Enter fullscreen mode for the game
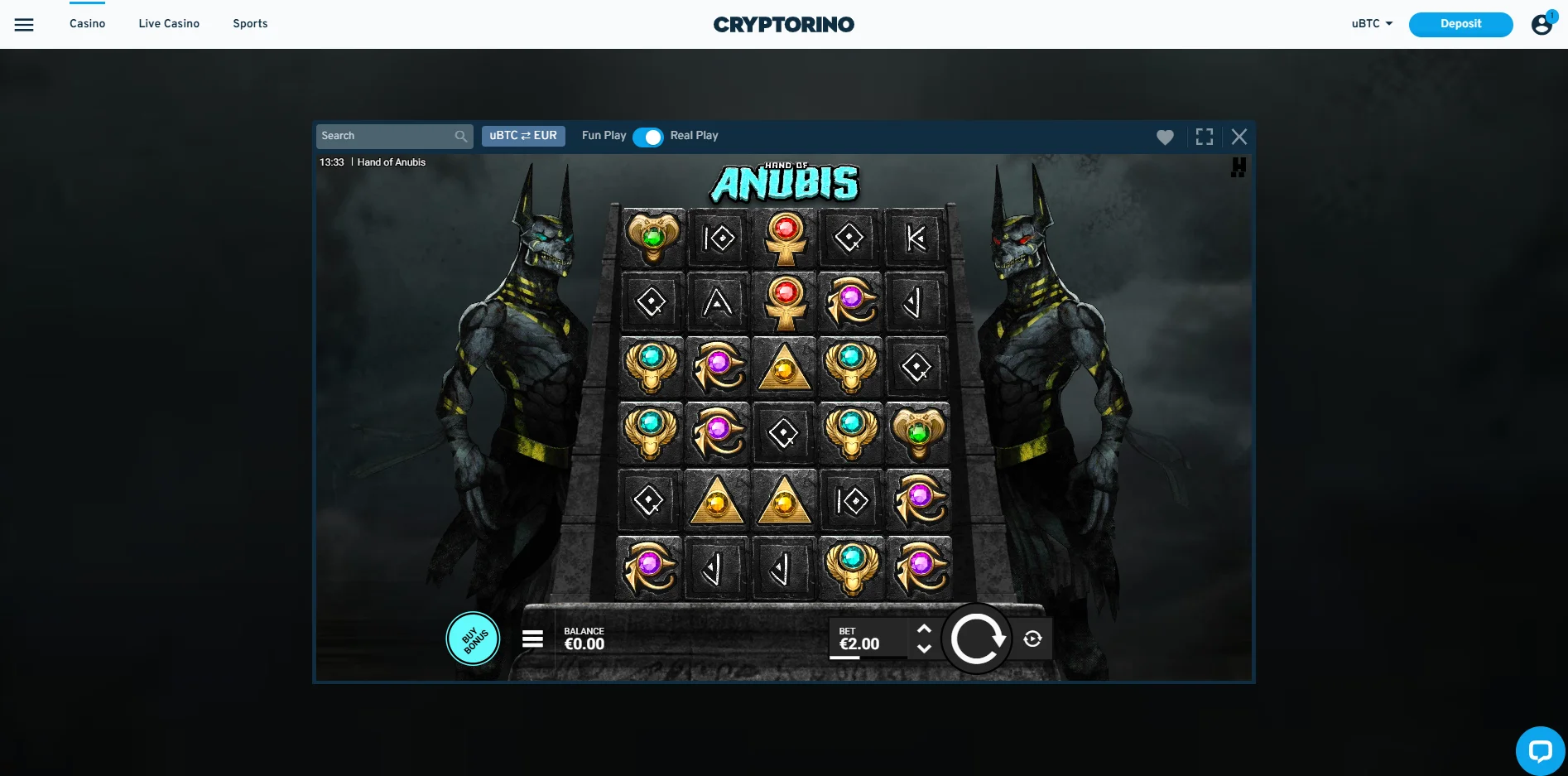Image resolution: width=1568 pixels, height=776 pixels. pos(1204,137)
